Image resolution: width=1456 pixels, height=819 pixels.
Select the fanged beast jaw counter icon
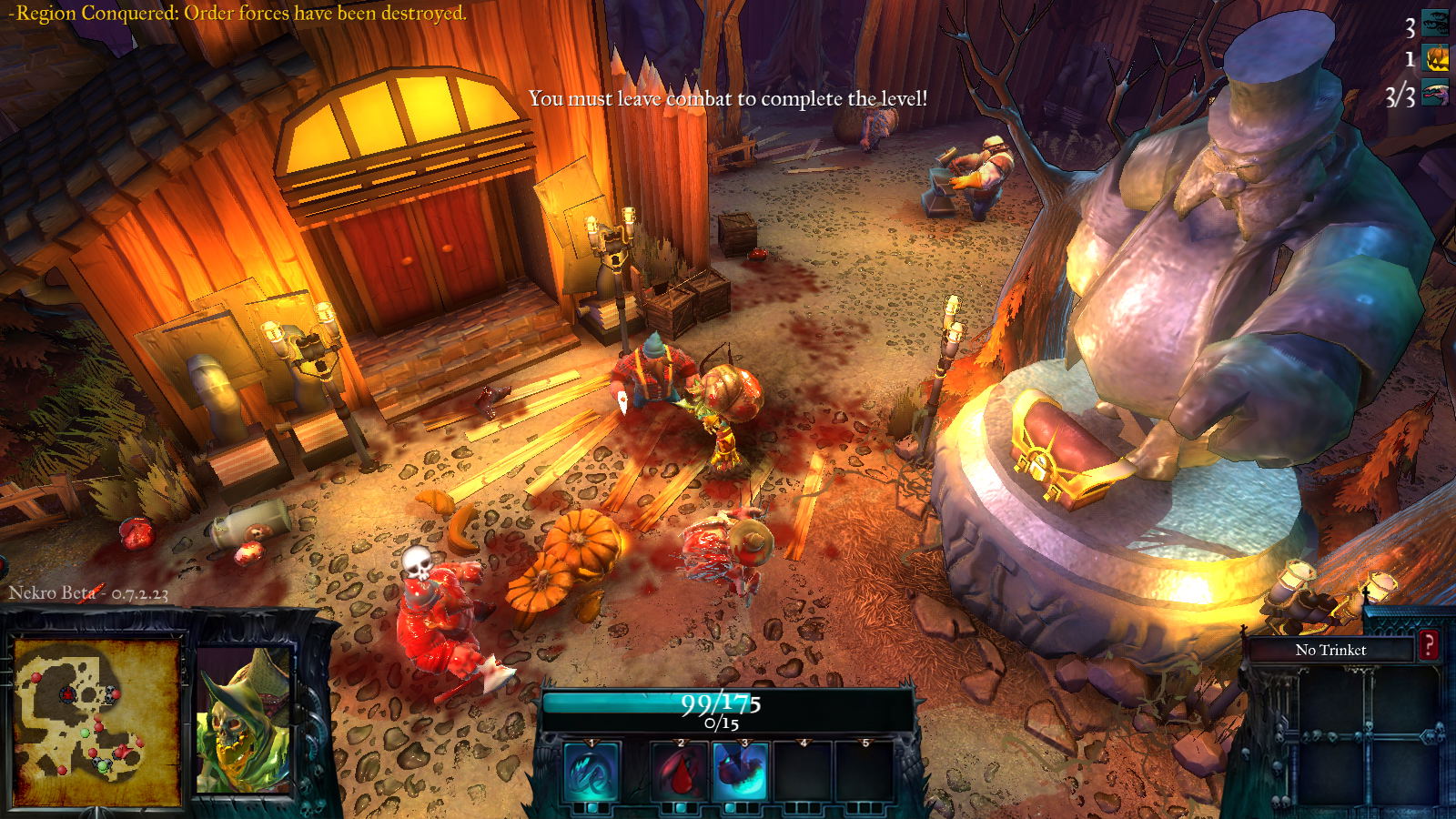pyautogui.click(x=1435, y=94)
